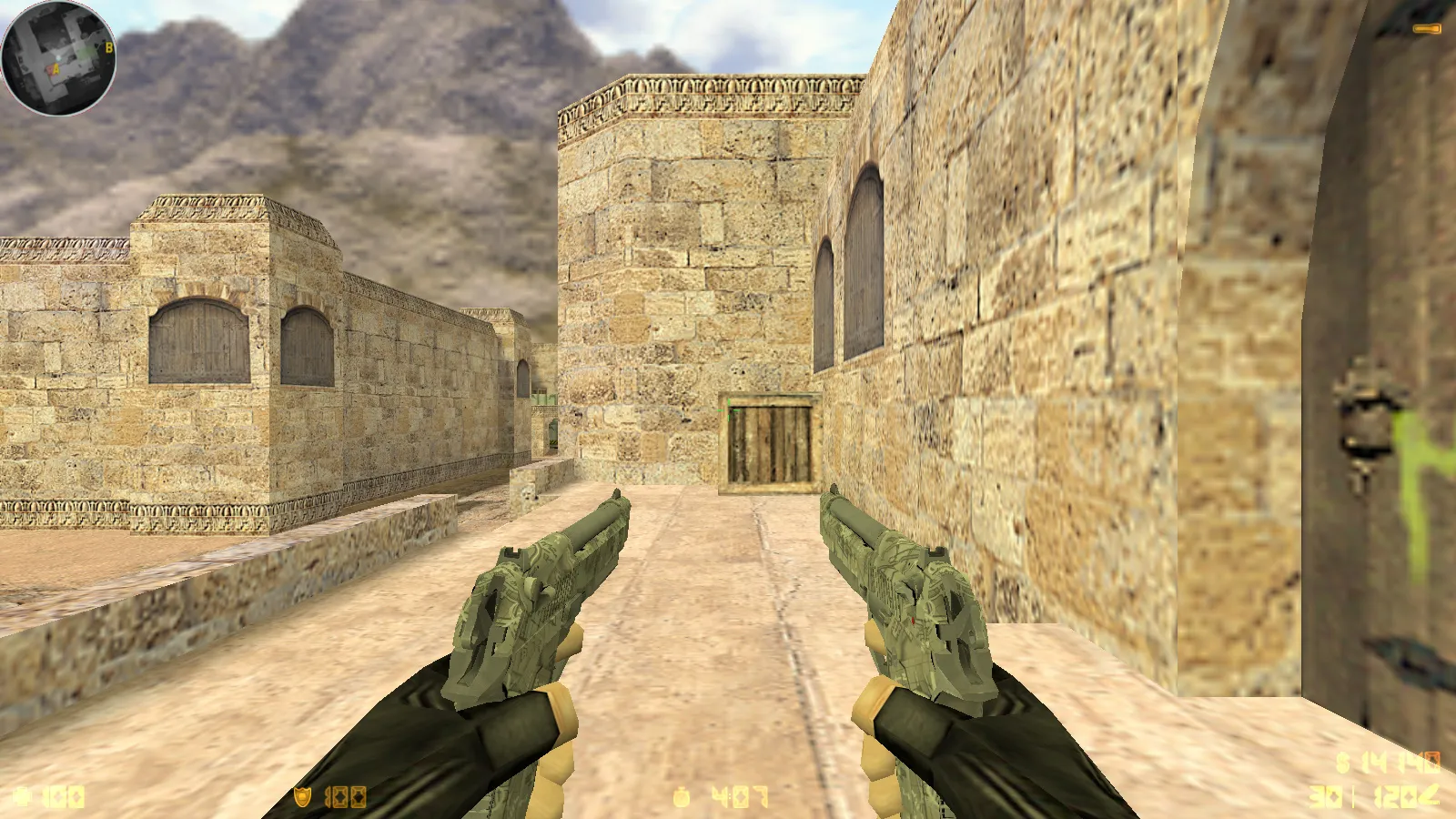Click the armor value reading 100
The width and height of the screenshot is (1456, 819).
(344, 796)
